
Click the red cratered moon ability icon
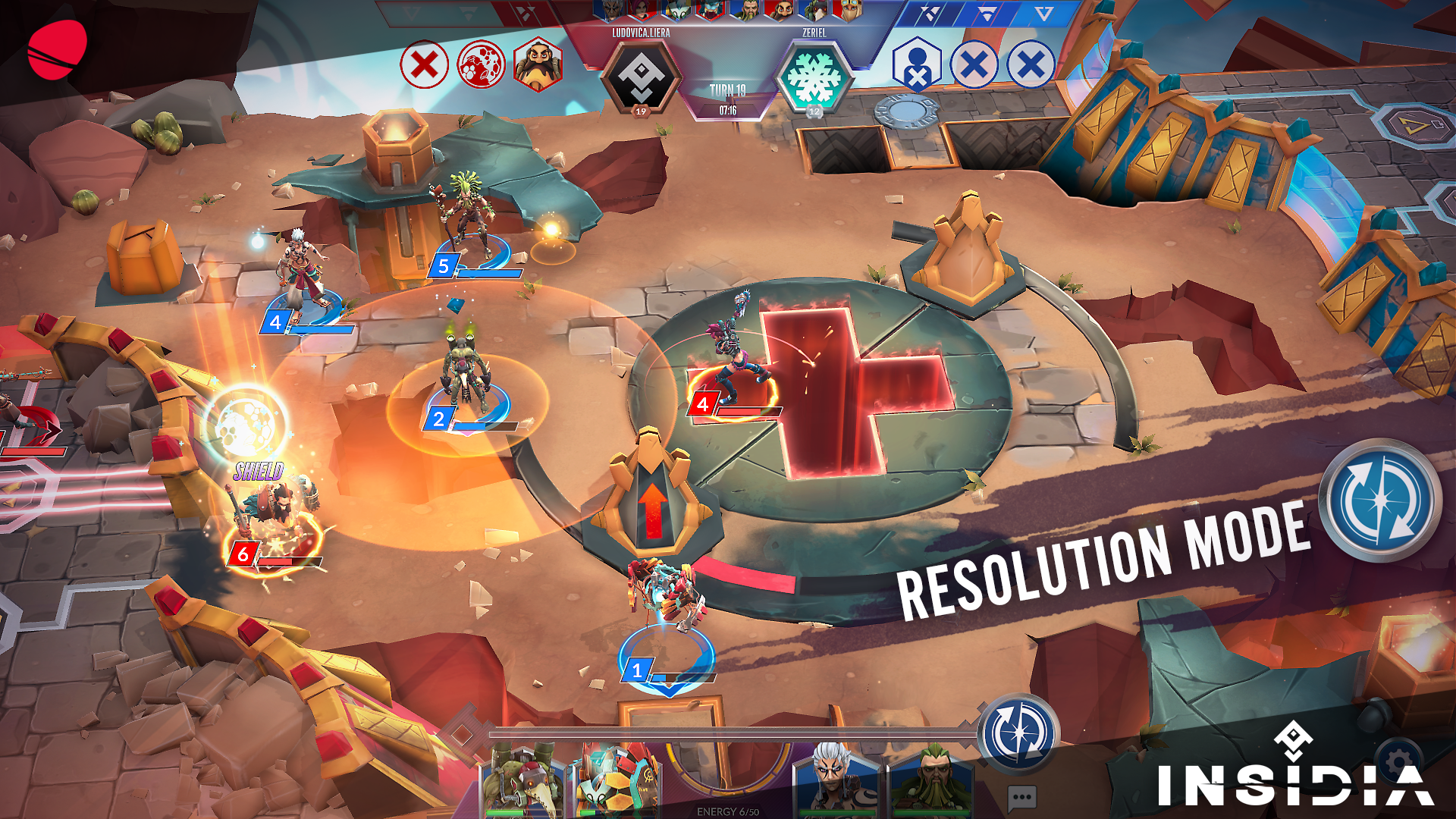point(481,64)
